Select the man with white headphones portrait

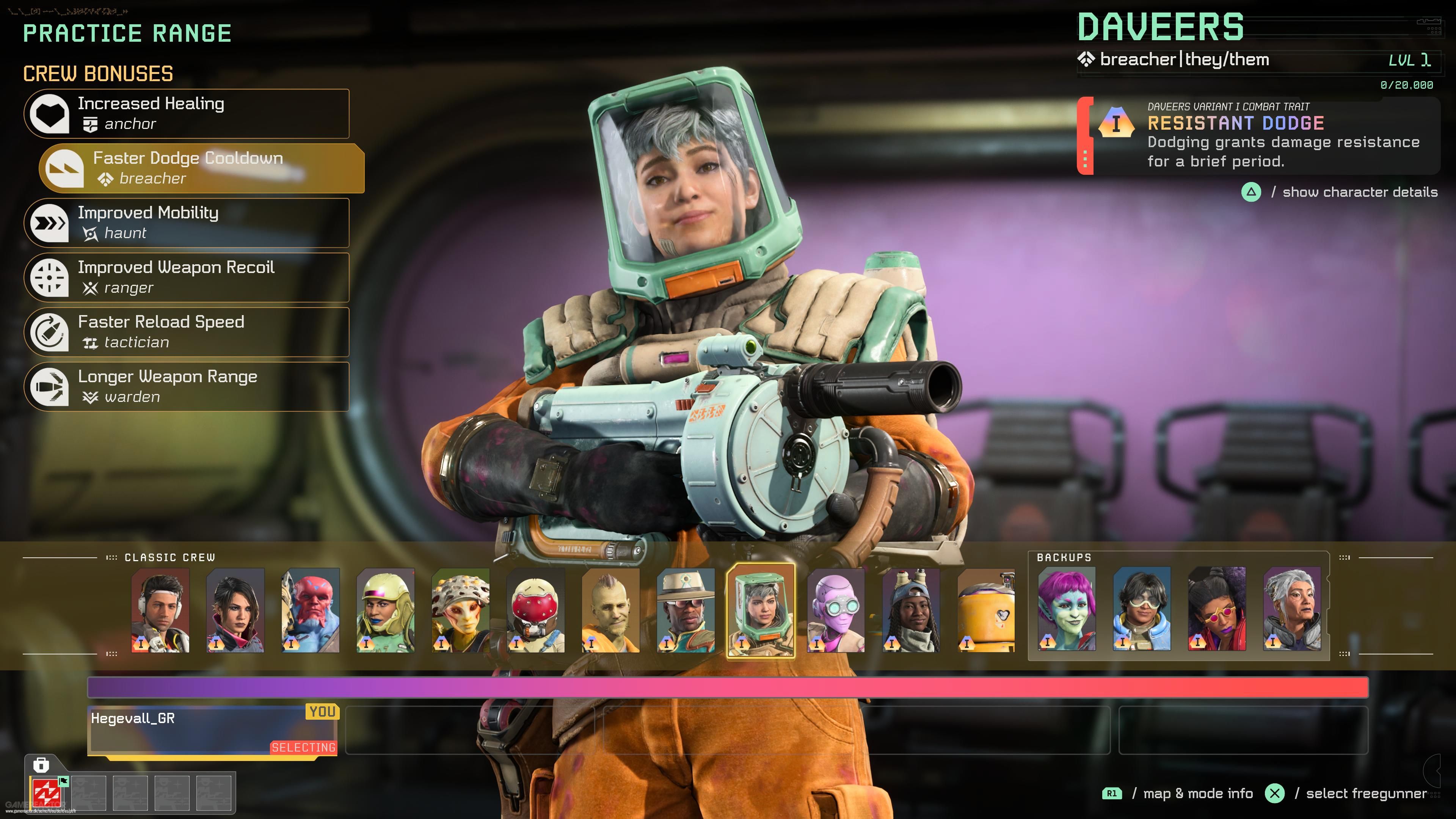coord(160,610)
